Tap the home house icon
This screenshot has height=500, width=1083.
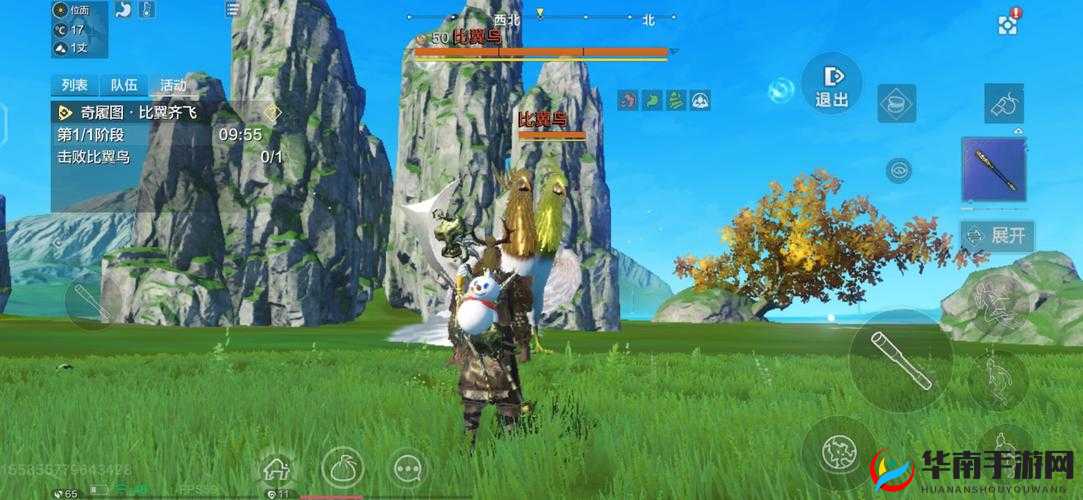[x=276, y=468]
